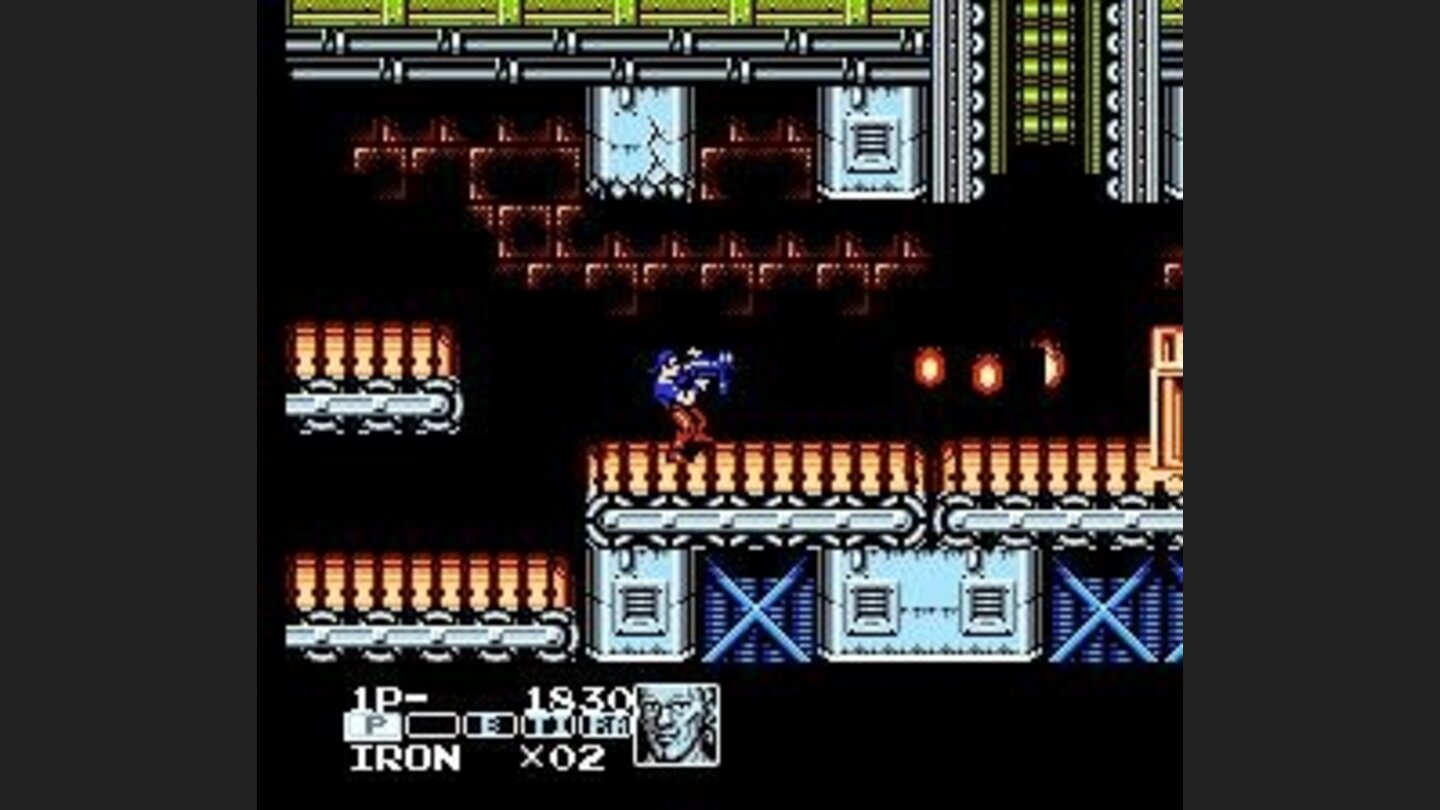
Task: Select the 1P- player label
Action: (x=390, y=697)
